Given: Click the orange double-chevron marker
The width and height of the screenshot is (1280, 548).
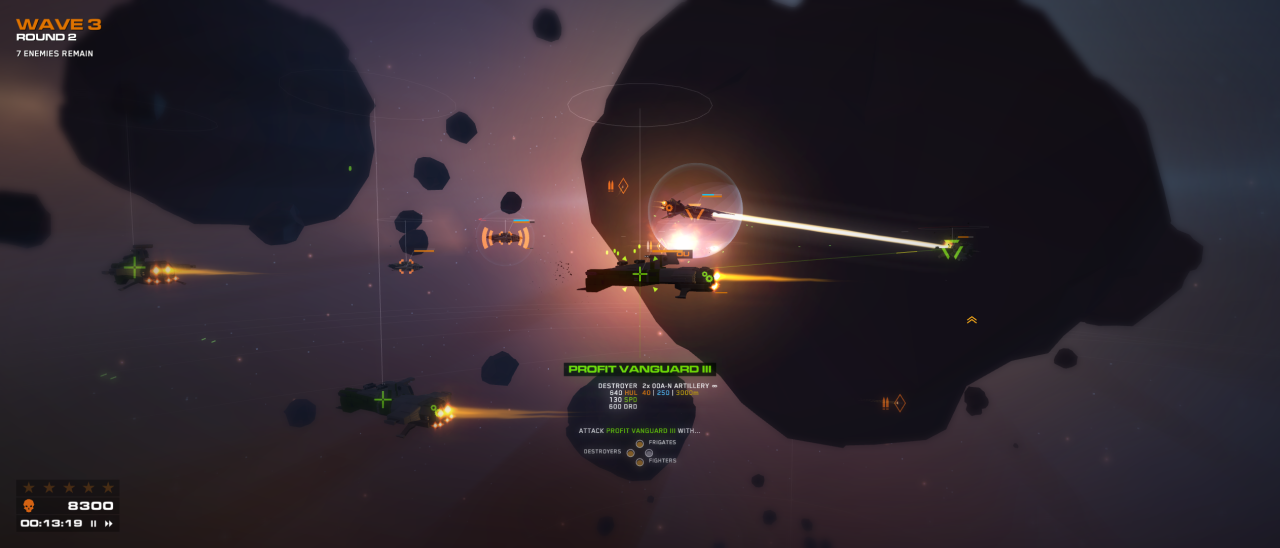Looking at the screenshot, I should pyautogui.click(x=971, y=320).
